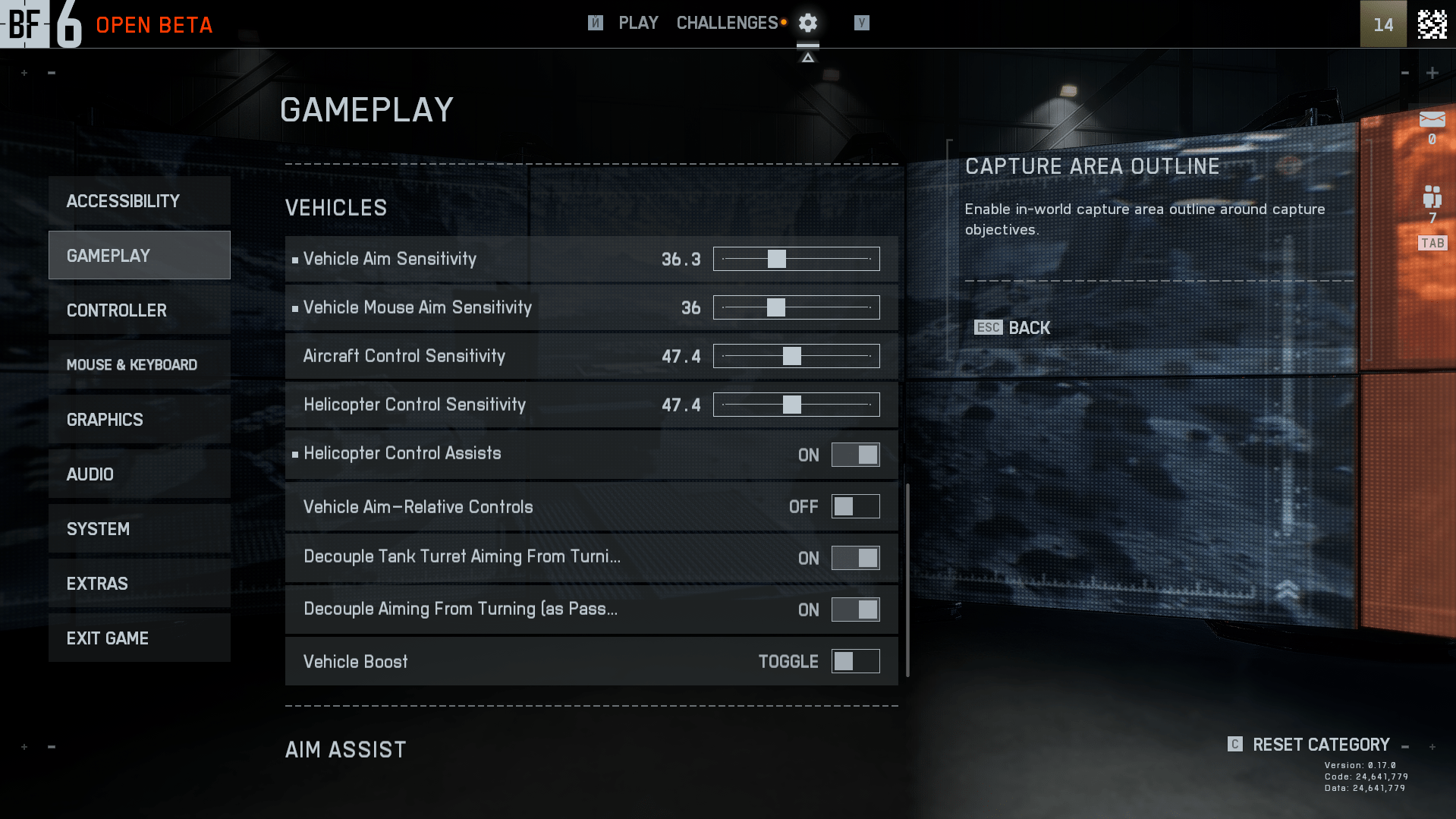Choose Exit Game from the sidebar

pyautogui.click(x=139, y=638)
